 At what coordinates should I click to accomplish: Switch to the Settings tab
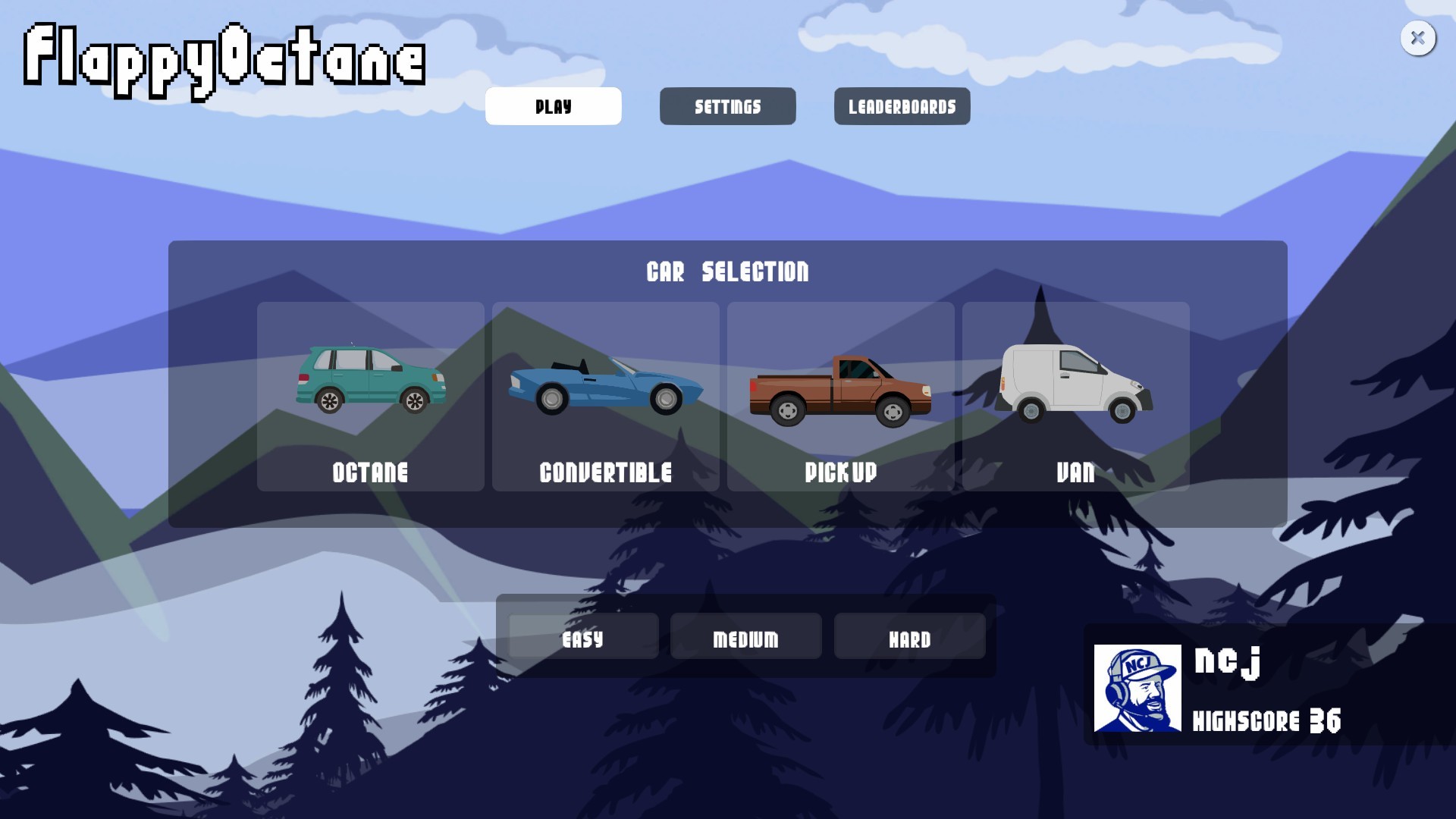click(x=727, y=106)
